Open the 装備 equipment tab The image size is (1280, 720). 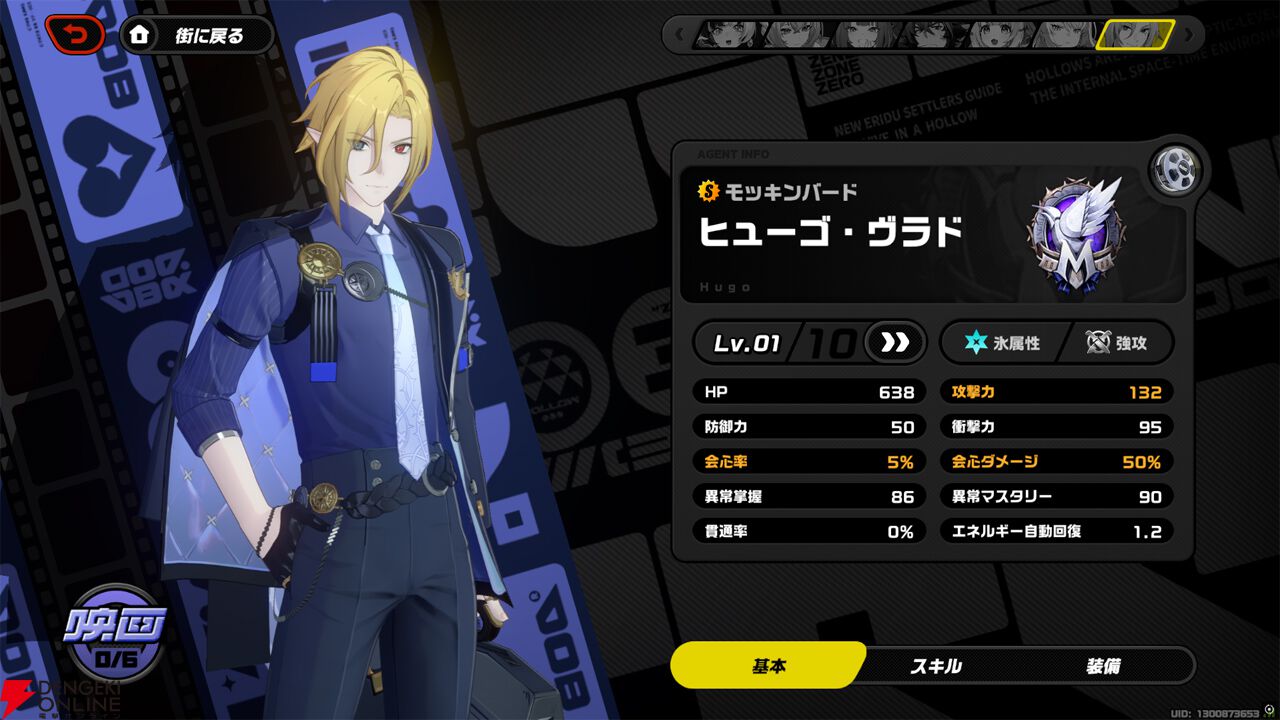point(1103,666)
